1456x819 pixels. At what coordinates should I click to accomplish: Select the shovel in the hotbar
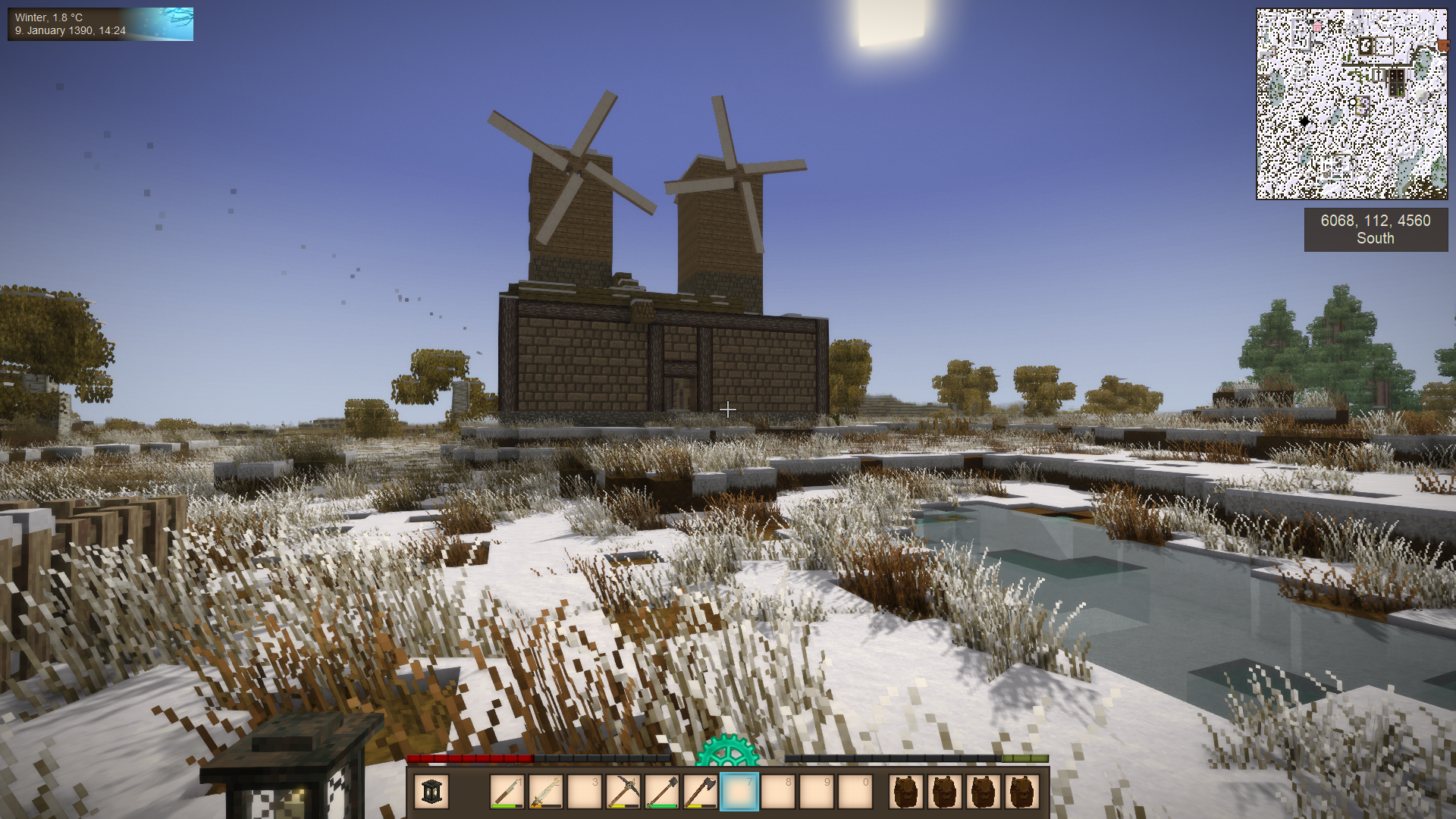click(662, 792)
